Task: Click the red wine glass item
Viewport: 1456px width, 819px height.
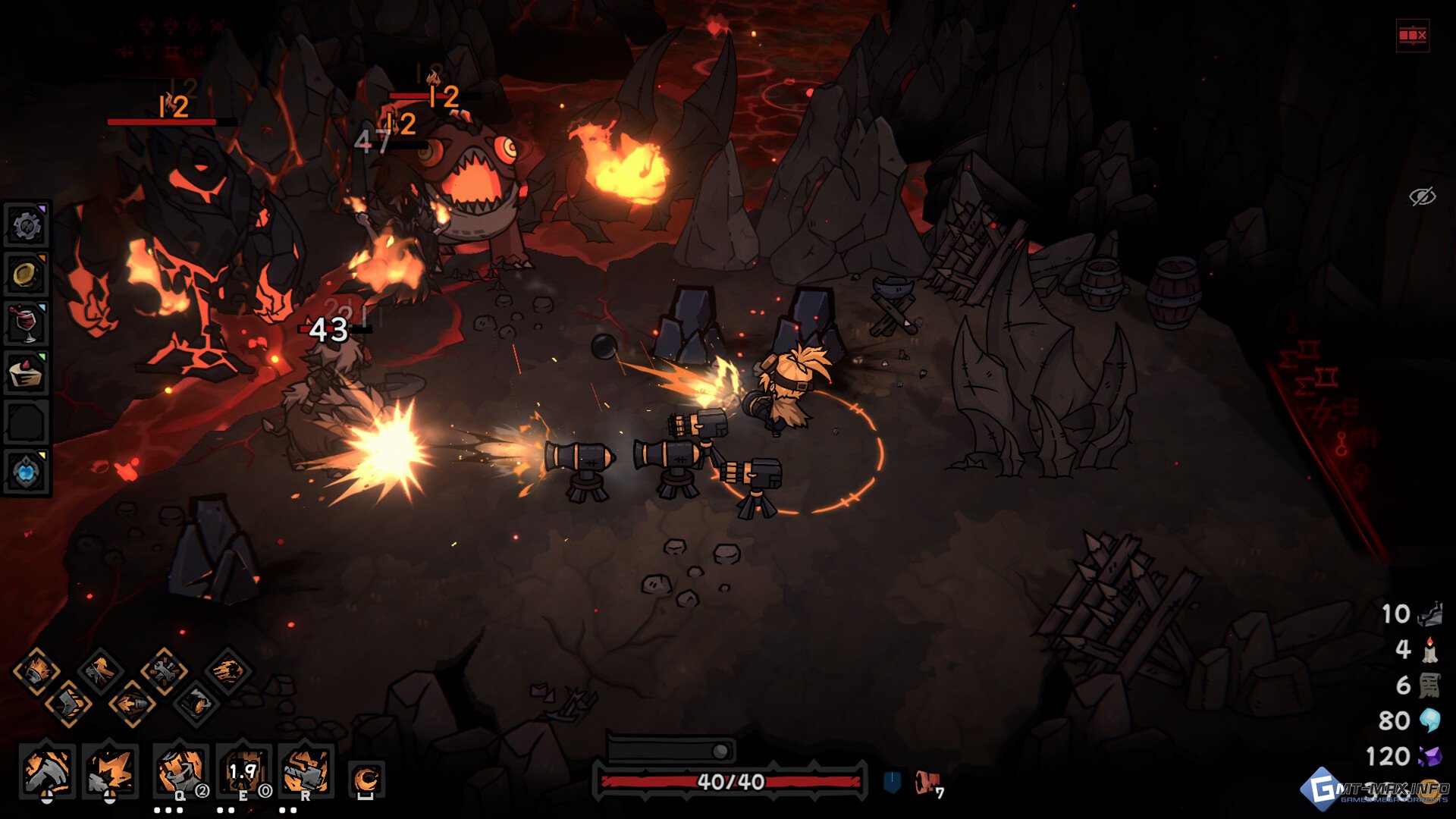Action: [x=26, y=324]
